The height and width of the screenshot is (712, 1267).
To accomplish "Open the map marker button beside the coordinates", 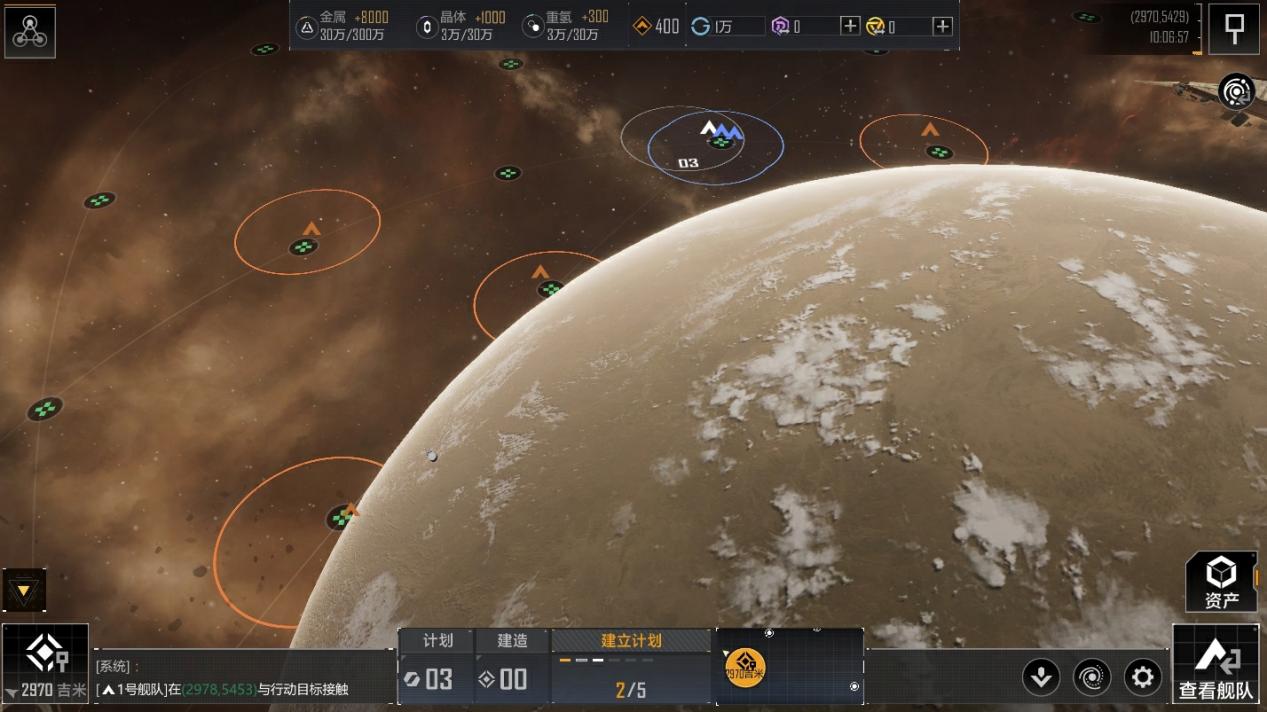I will (1235, 29).
